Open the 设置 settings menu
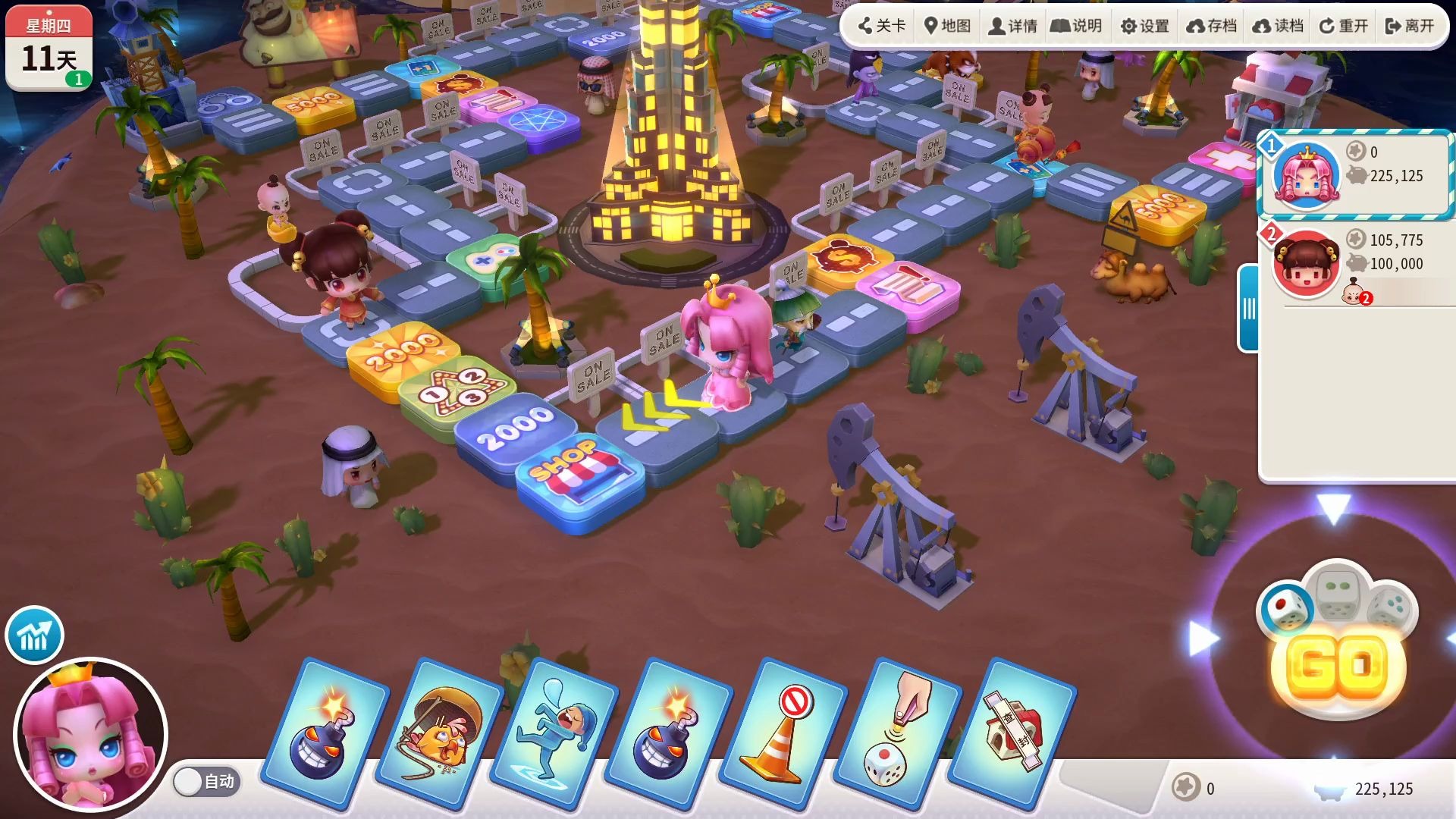The height and width of the screenshot is (819, 1456). 1145,26
